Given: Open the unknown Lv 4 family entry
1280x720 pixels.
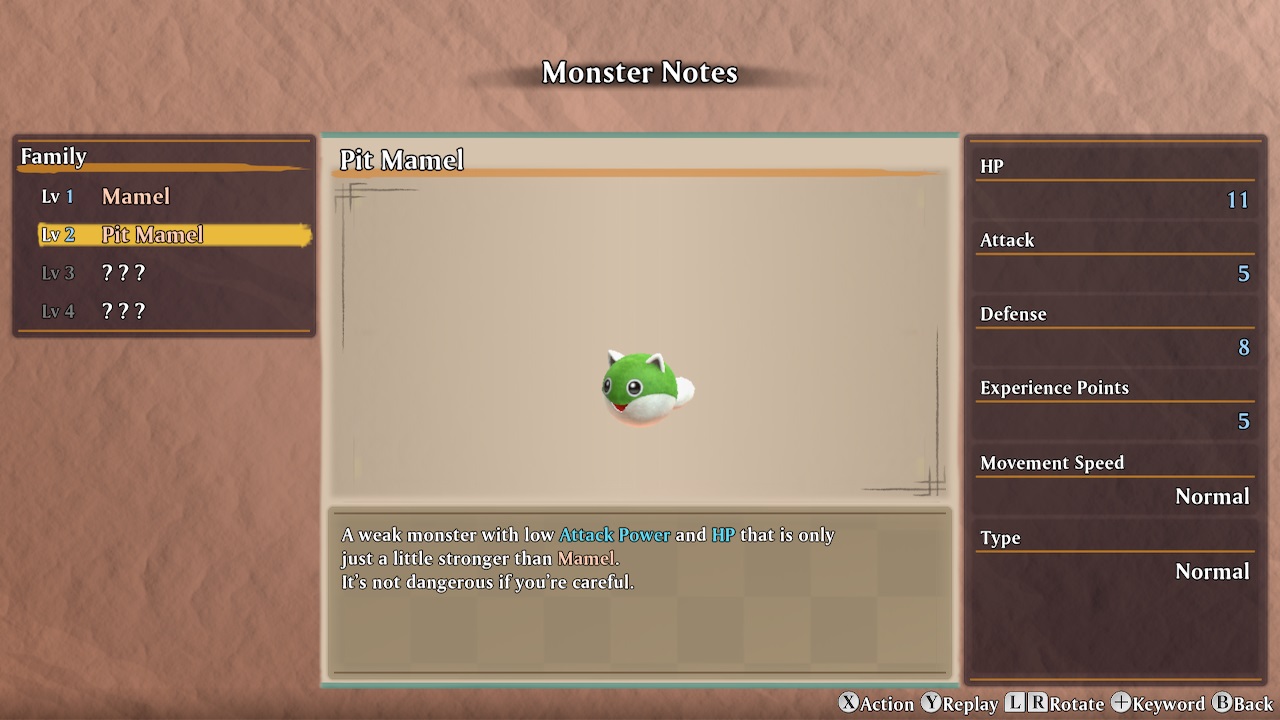Looking at the screenshot, I should pos(123,311).
